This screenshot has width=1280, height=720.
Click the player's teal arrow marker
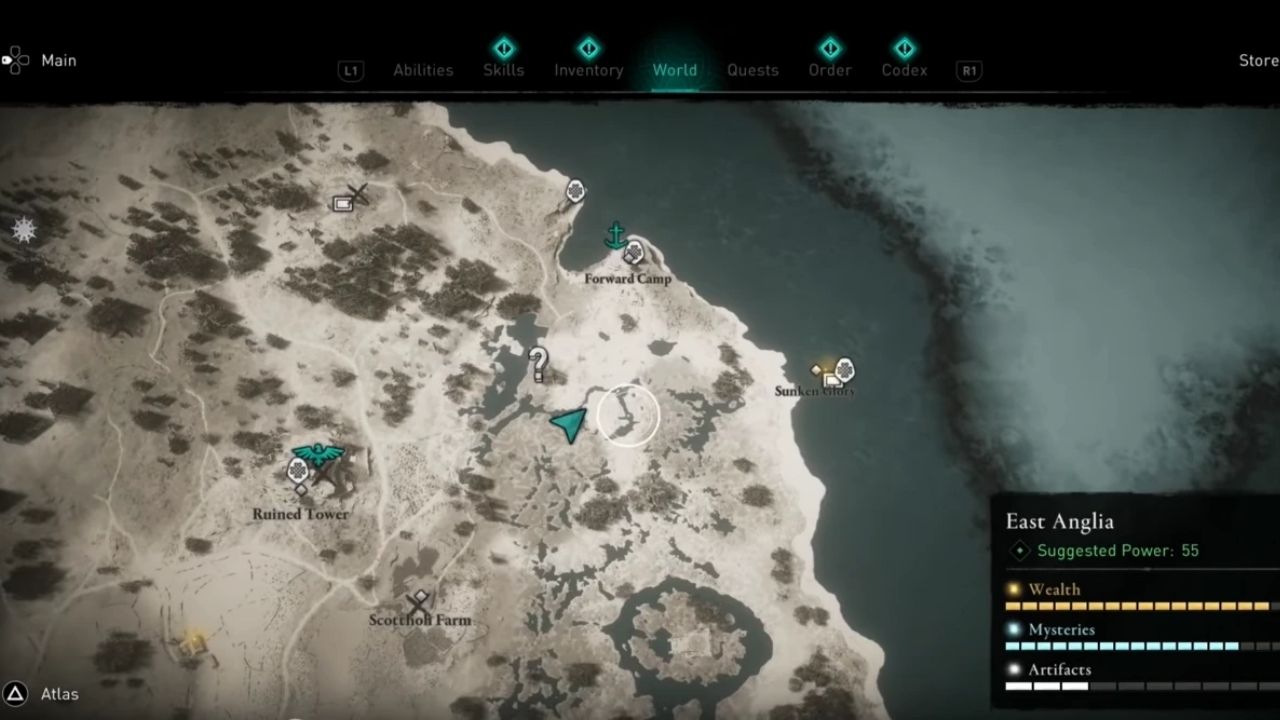click(x=569, y=425)
